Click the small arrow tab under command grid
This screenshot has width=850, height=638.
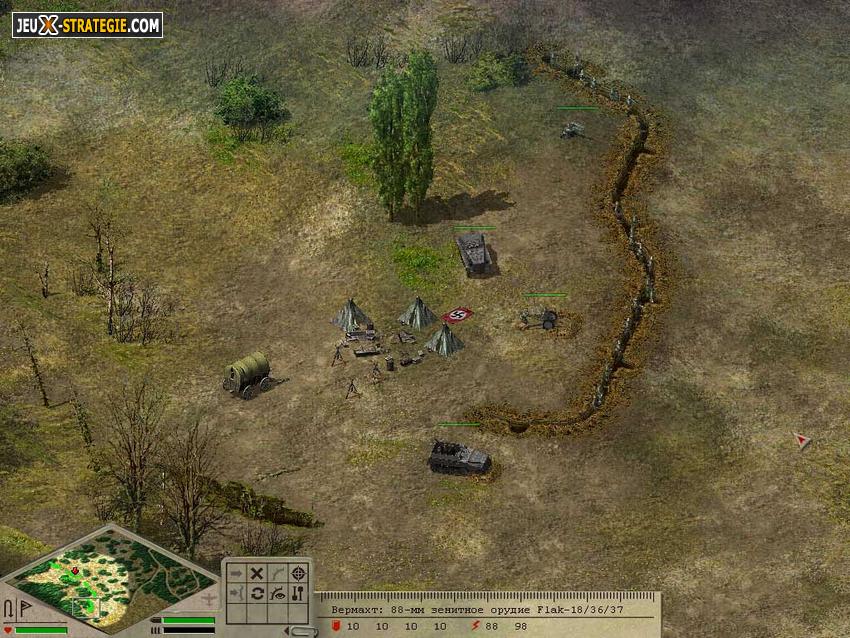[x=297, y=630]
